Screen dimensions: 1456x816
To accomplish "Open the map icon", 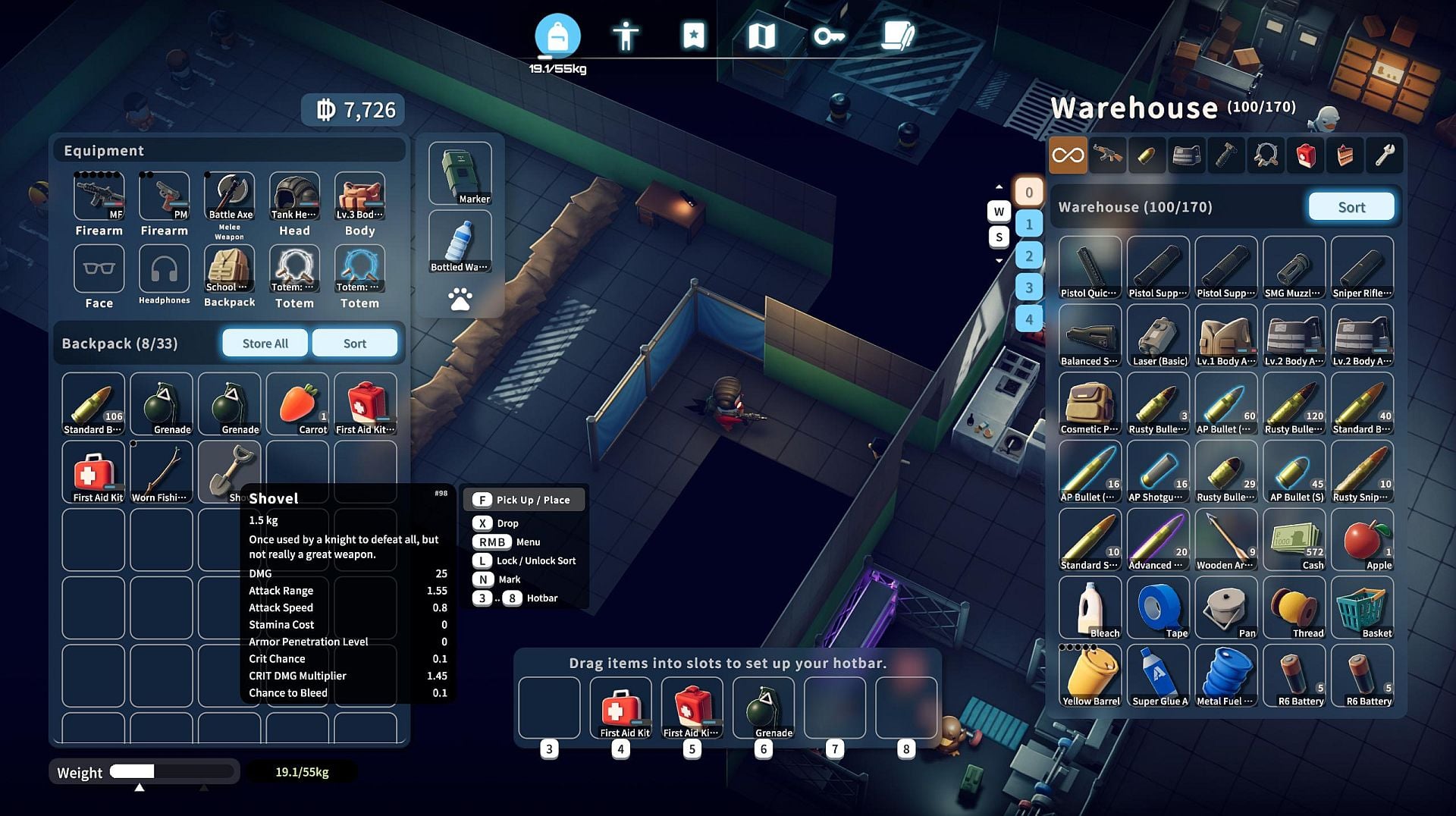I will (761, 34).
